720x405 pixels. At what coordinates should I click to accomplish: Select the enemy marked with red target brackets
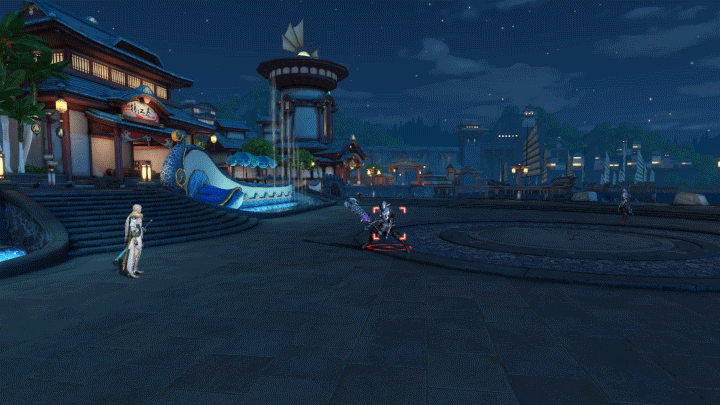[x=386, y=224]
